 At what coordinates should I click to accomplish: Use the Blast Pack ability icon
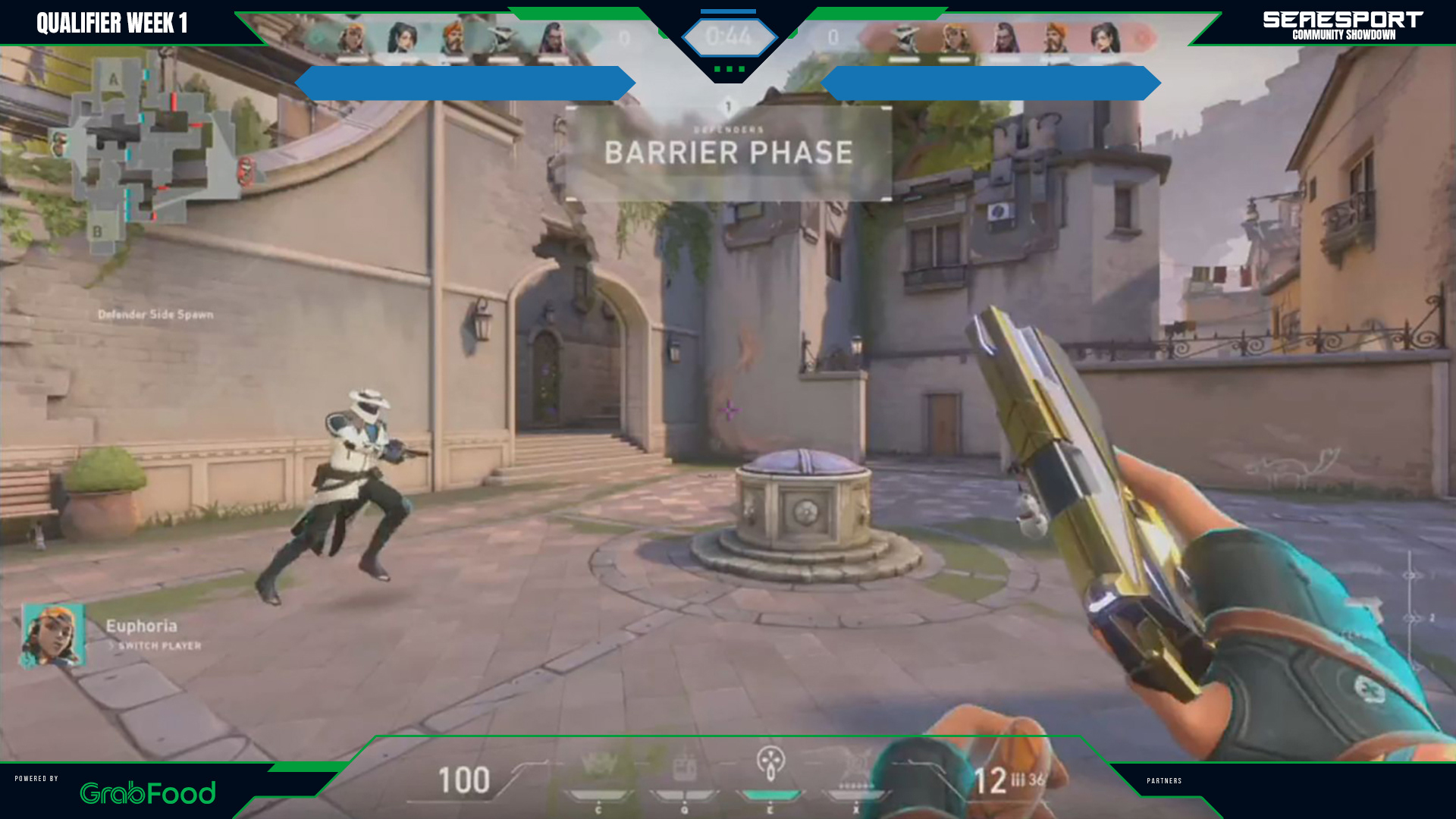coord(684,767)
